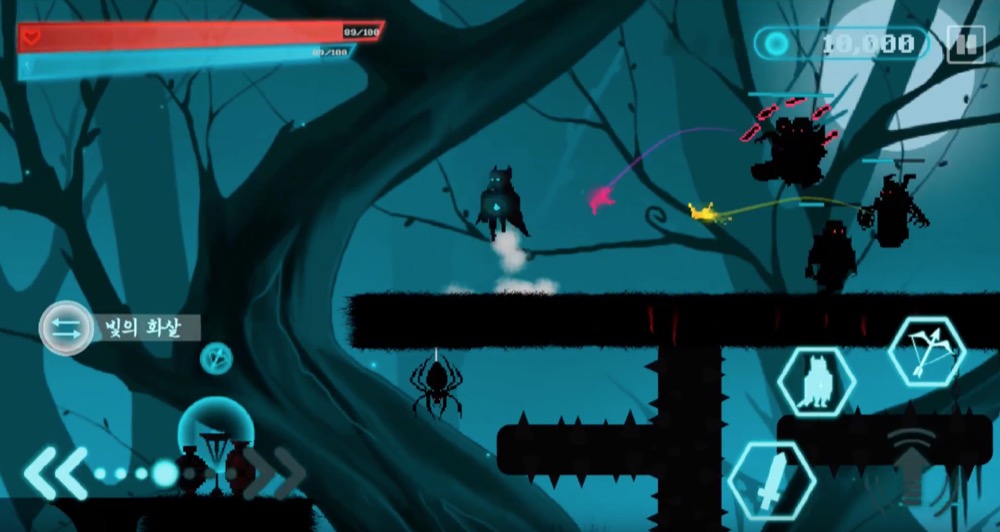Pause the game with the pause button
Screen dimensions: 1000x532
tap(965, 44)
